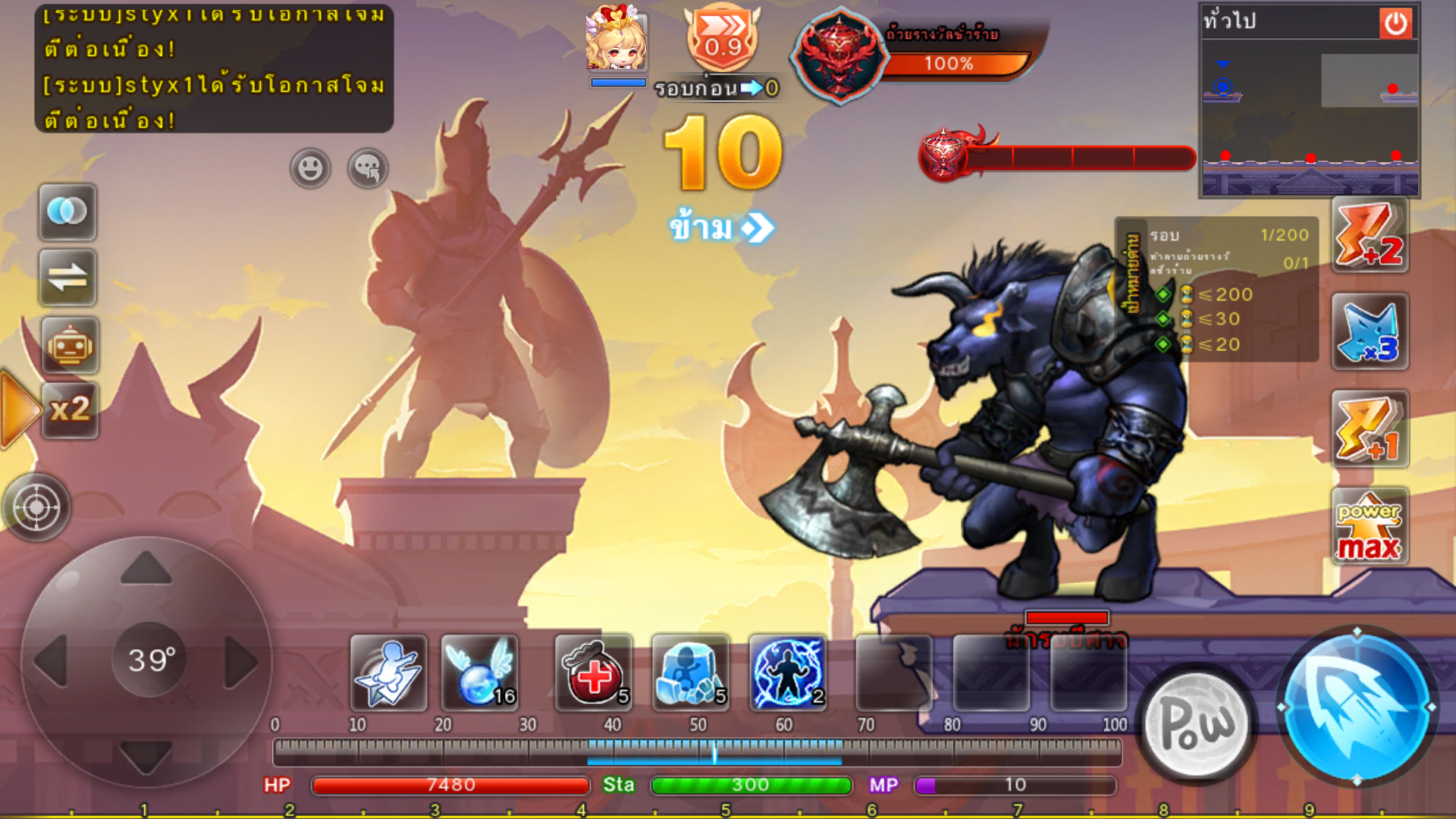Screen dimensions: 1456x819
Task: Use the winged blue orb item
Action: [479, 673]
